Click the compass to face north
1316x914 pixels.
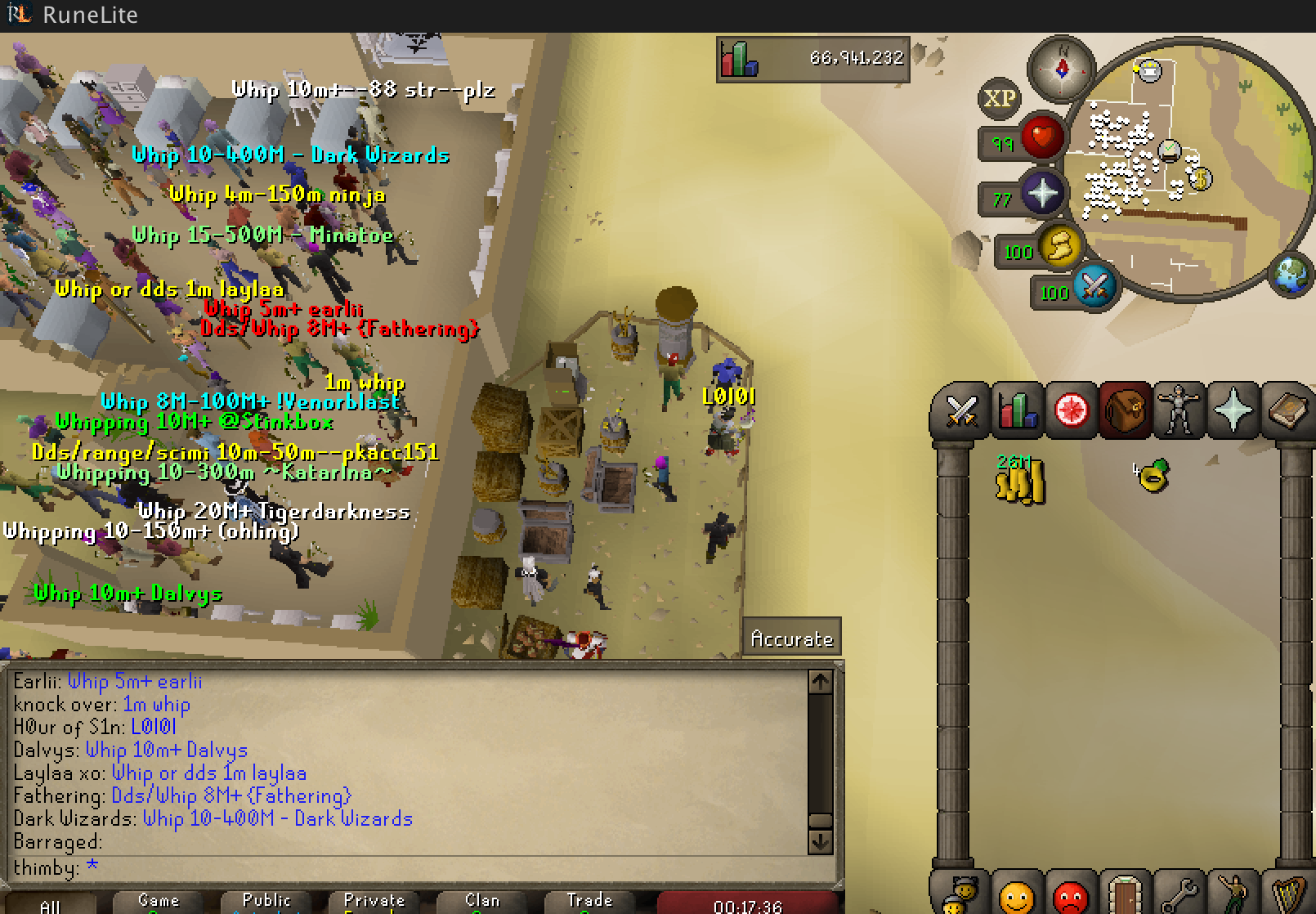[x=1062, y=69]
